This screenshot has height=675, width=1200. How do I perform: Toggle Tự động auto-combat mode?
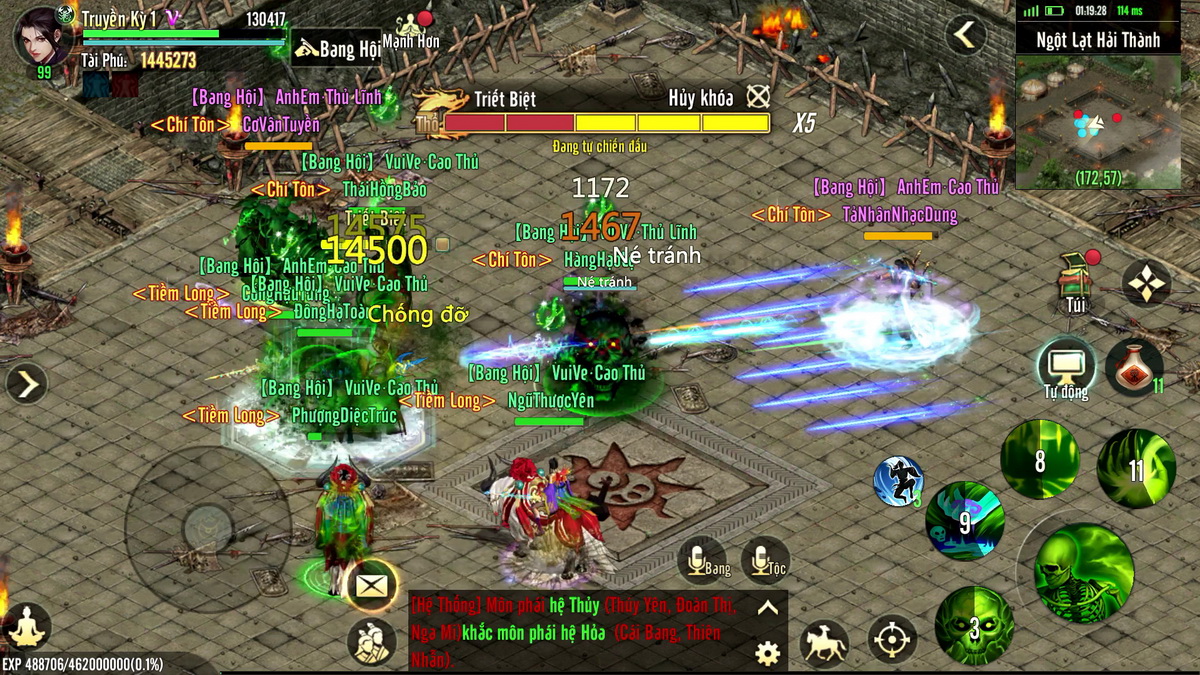1064,366
